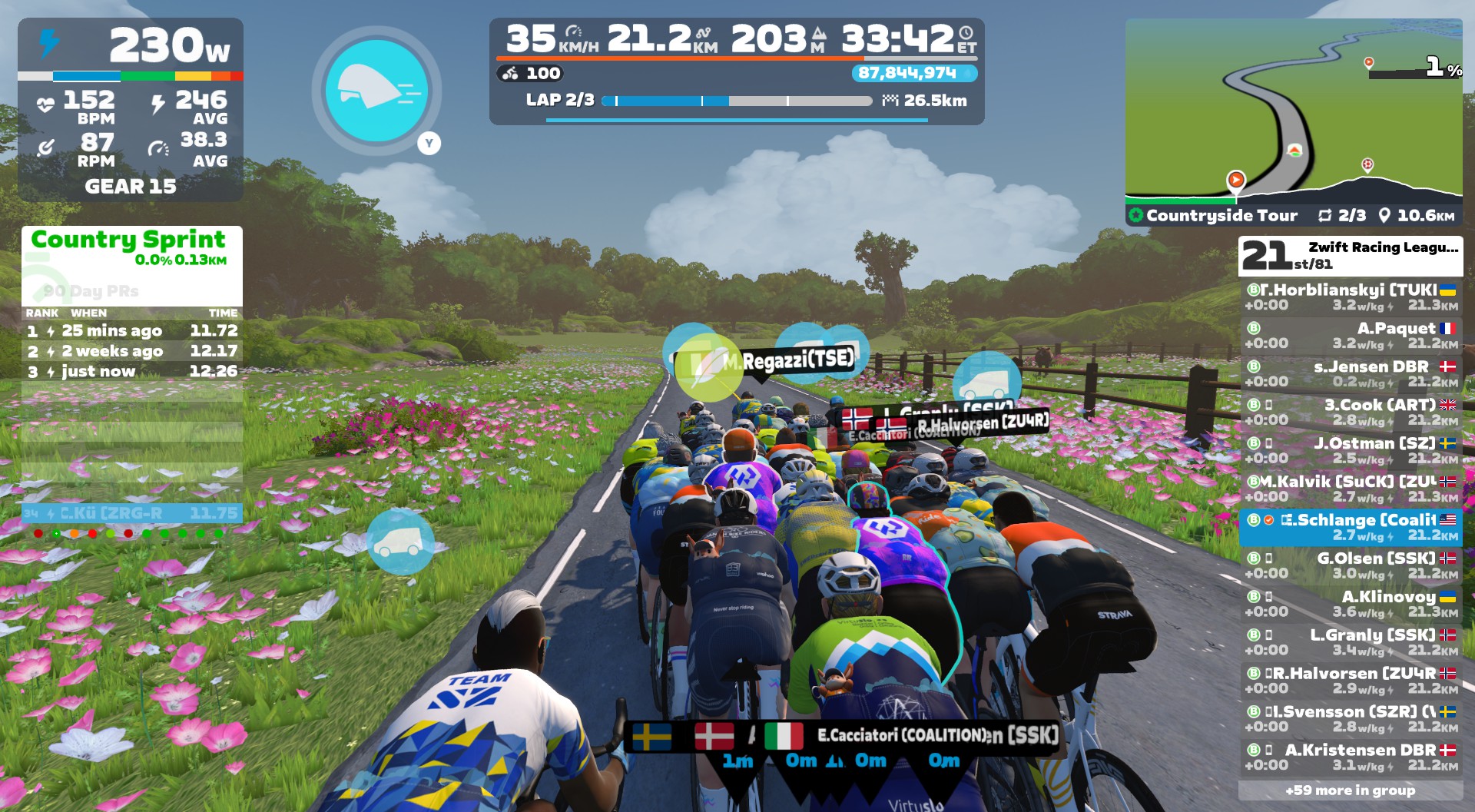Select I.Svensson (SZR) rider row

[1350, 719]
